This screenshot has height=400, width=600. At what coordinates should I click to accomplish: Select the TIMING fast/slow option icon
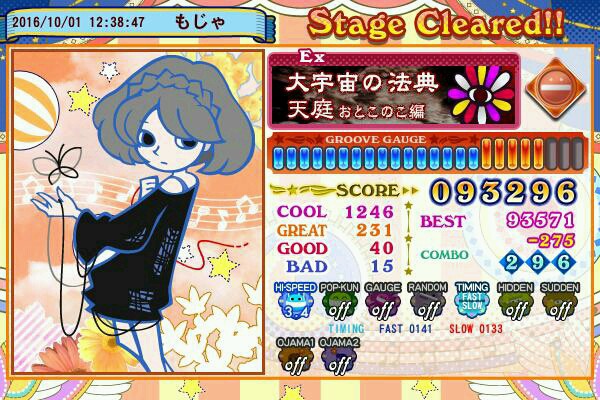click(472, 304)
